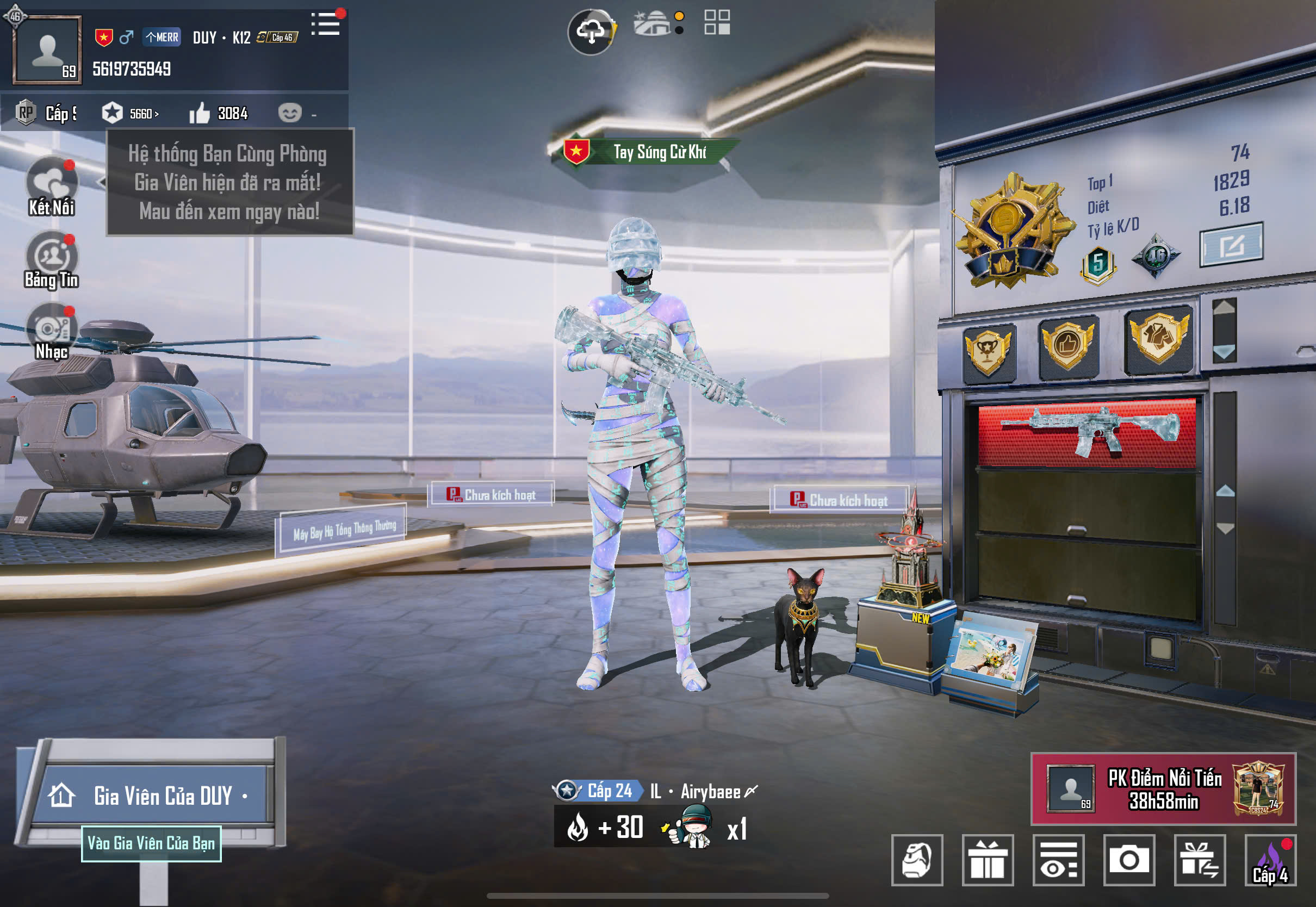
Task: Click Vào Gia Viên Của Bạn
Action: 151,843
